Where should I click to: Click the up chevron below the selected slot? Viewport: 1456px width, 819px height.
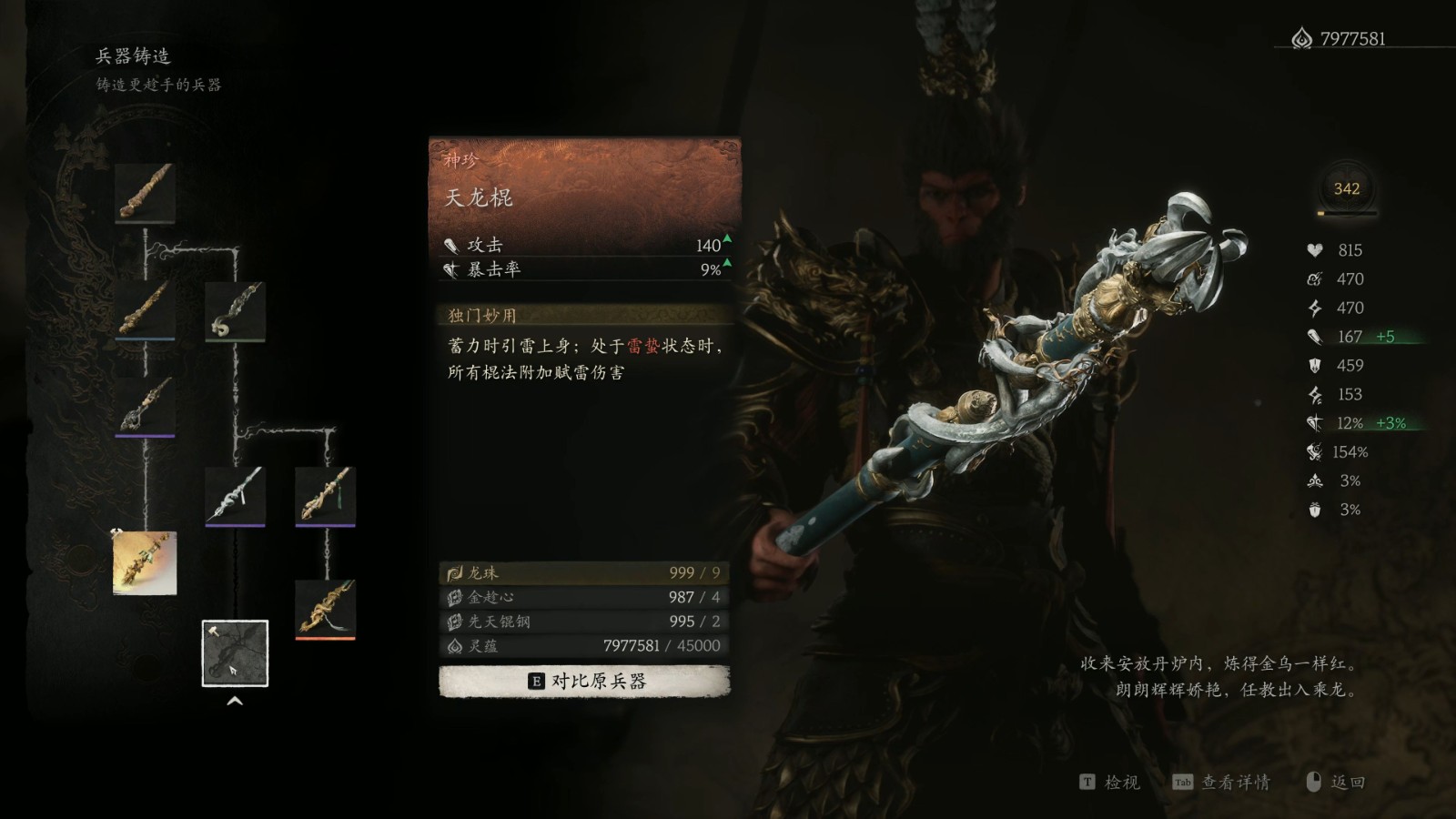pyautogui.click(x=235, y=701)
